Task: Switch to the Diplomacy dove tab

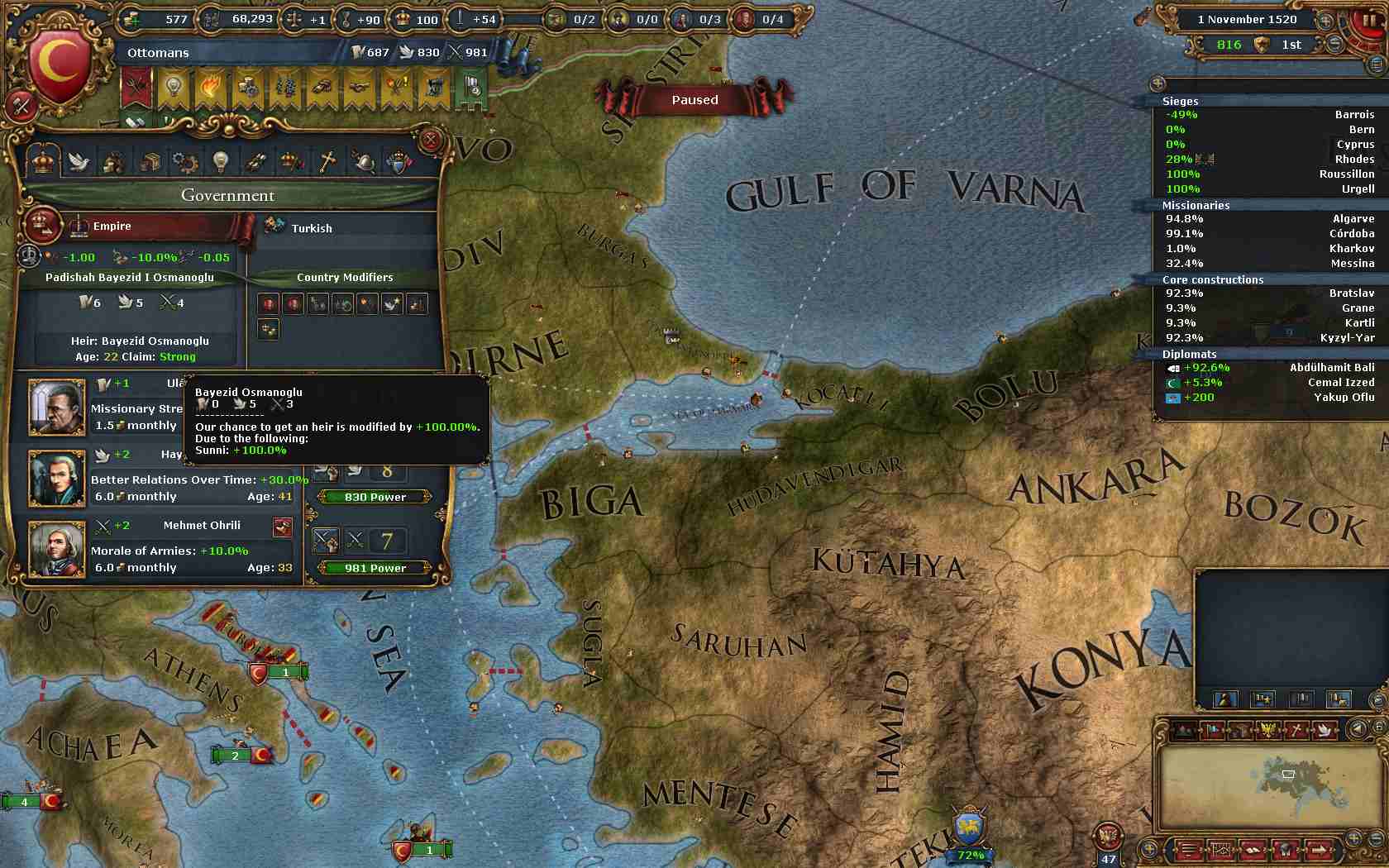Action: (78, 160)
